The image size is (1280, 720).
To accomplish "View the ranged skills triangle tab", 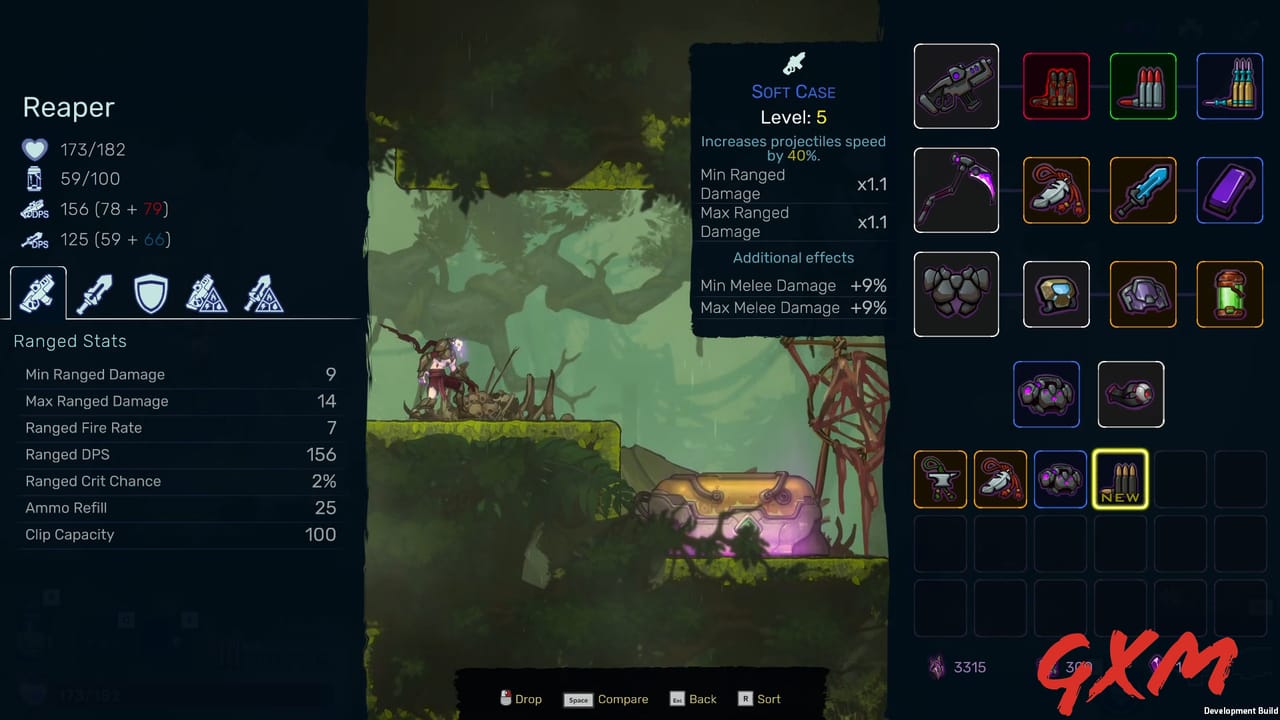I will pyautogui.click(x=207, y=292).
